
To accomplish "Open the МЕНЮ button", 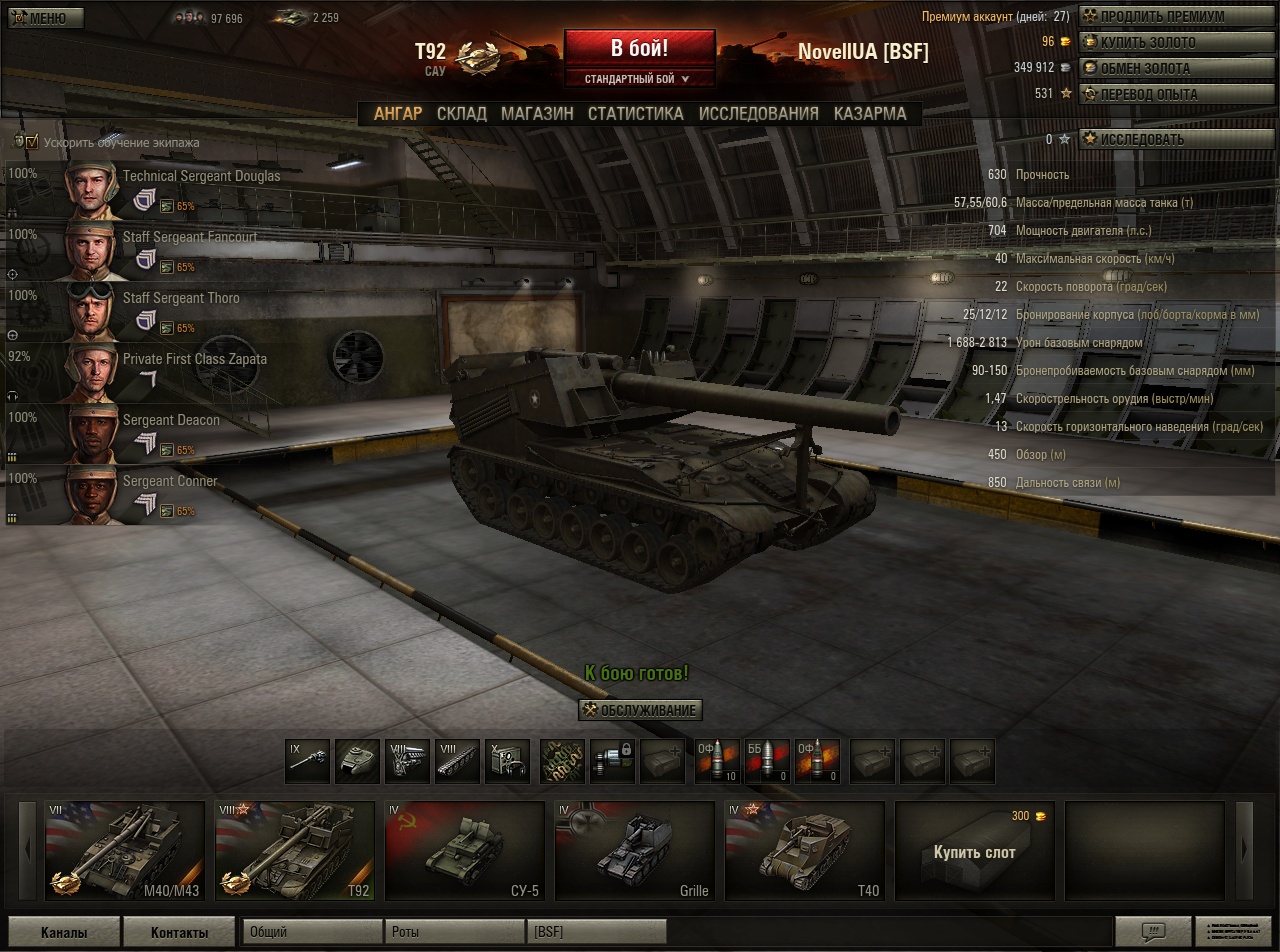I will [42, 18].
